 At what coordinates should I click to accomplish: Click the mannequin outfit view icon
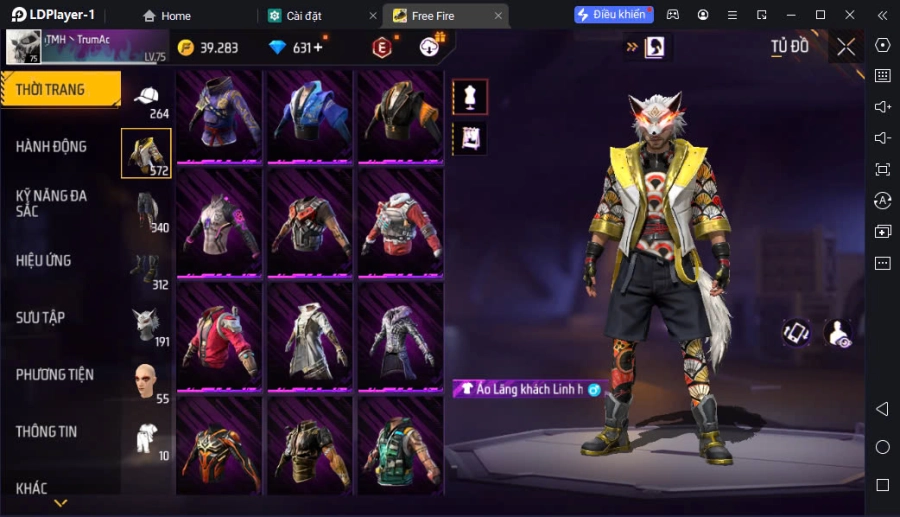pos(470,97)
